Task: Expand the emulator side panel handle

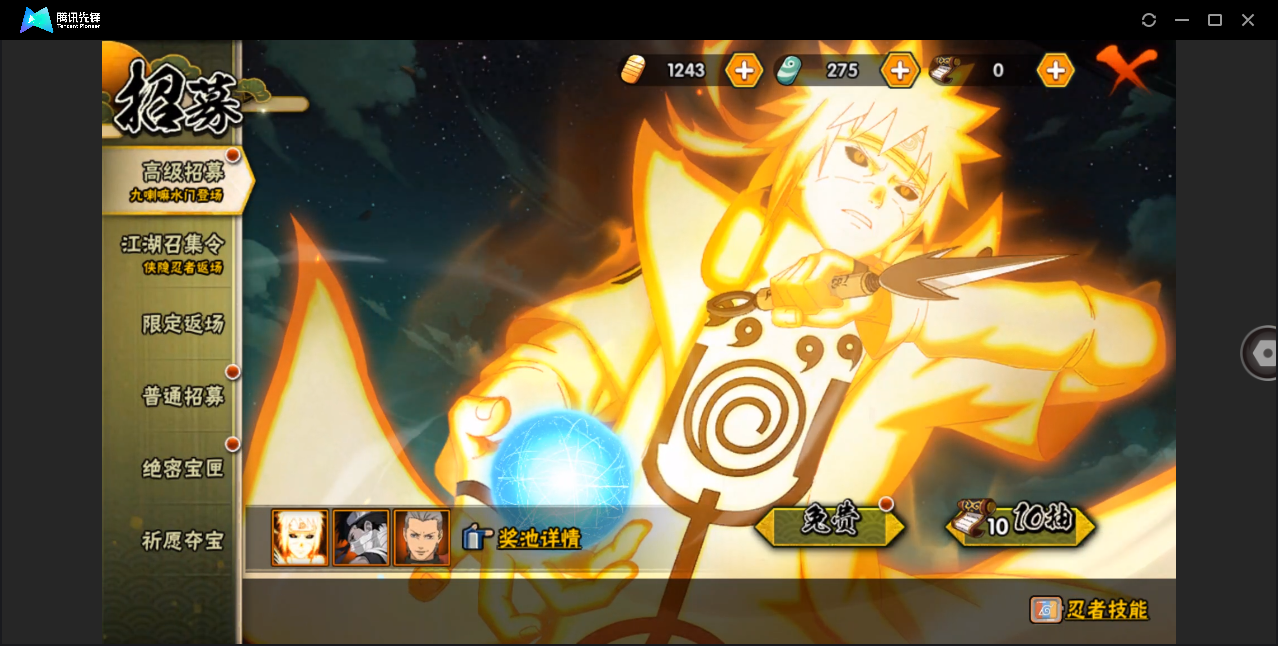Action: pyautogui.click(x=1262, y=353)
